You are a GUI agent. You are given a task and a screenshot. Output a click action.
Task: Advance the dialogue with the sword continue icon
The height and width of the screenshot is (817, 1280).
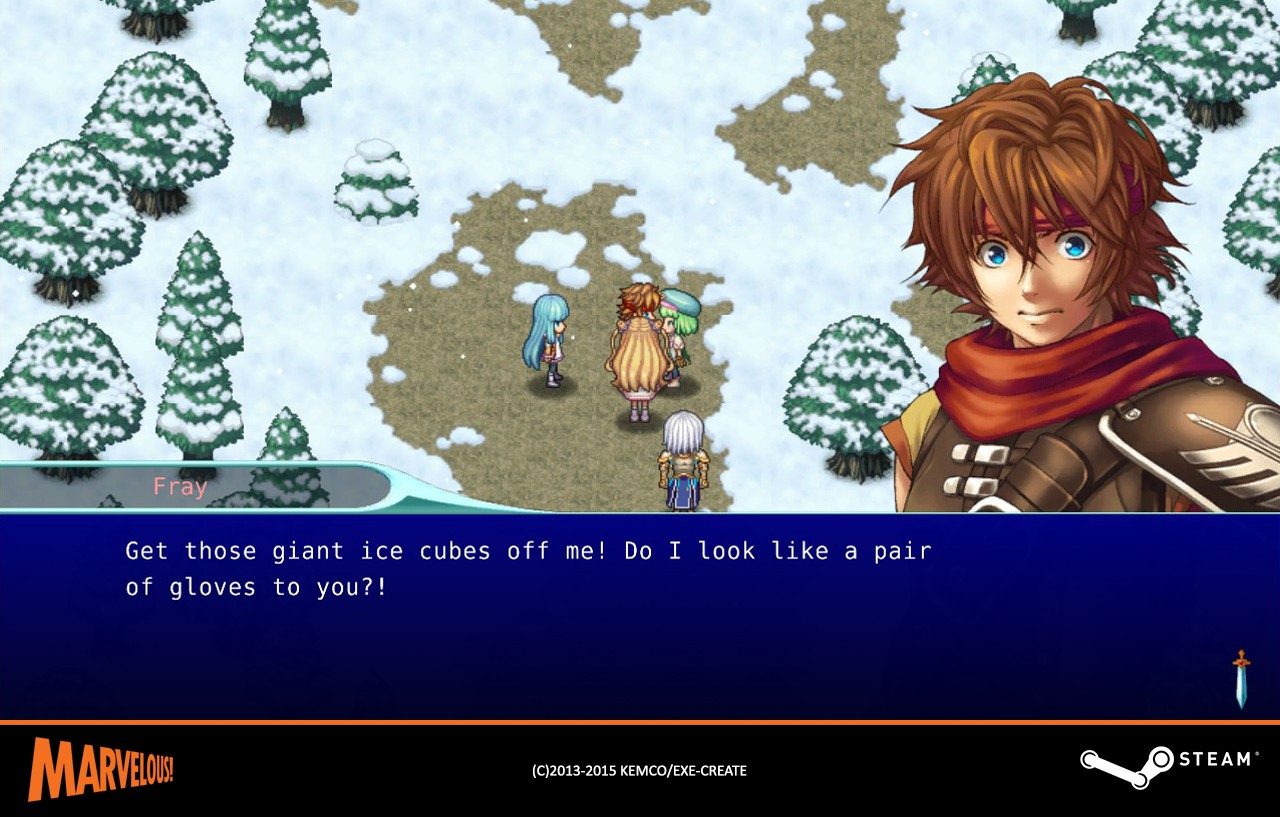[1241, 679]
